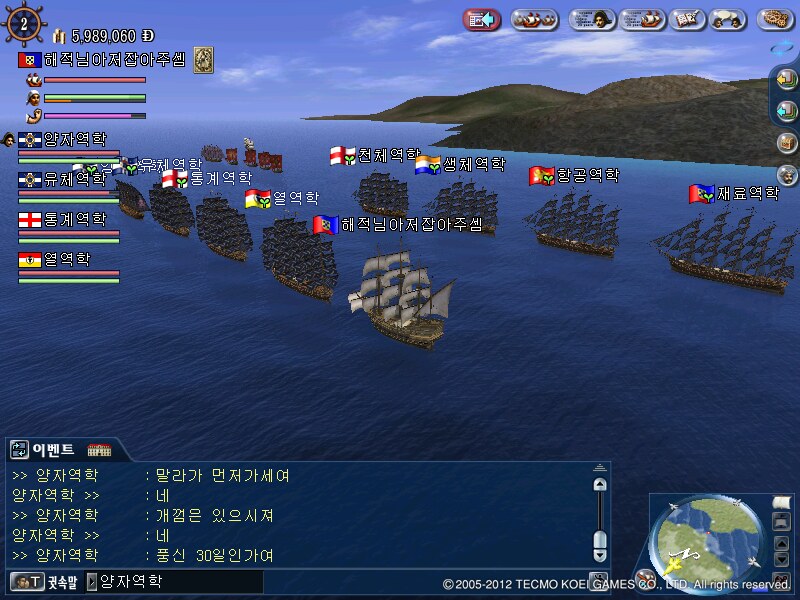
Task: Toggle the chat log switch icon
Action: 19,449
